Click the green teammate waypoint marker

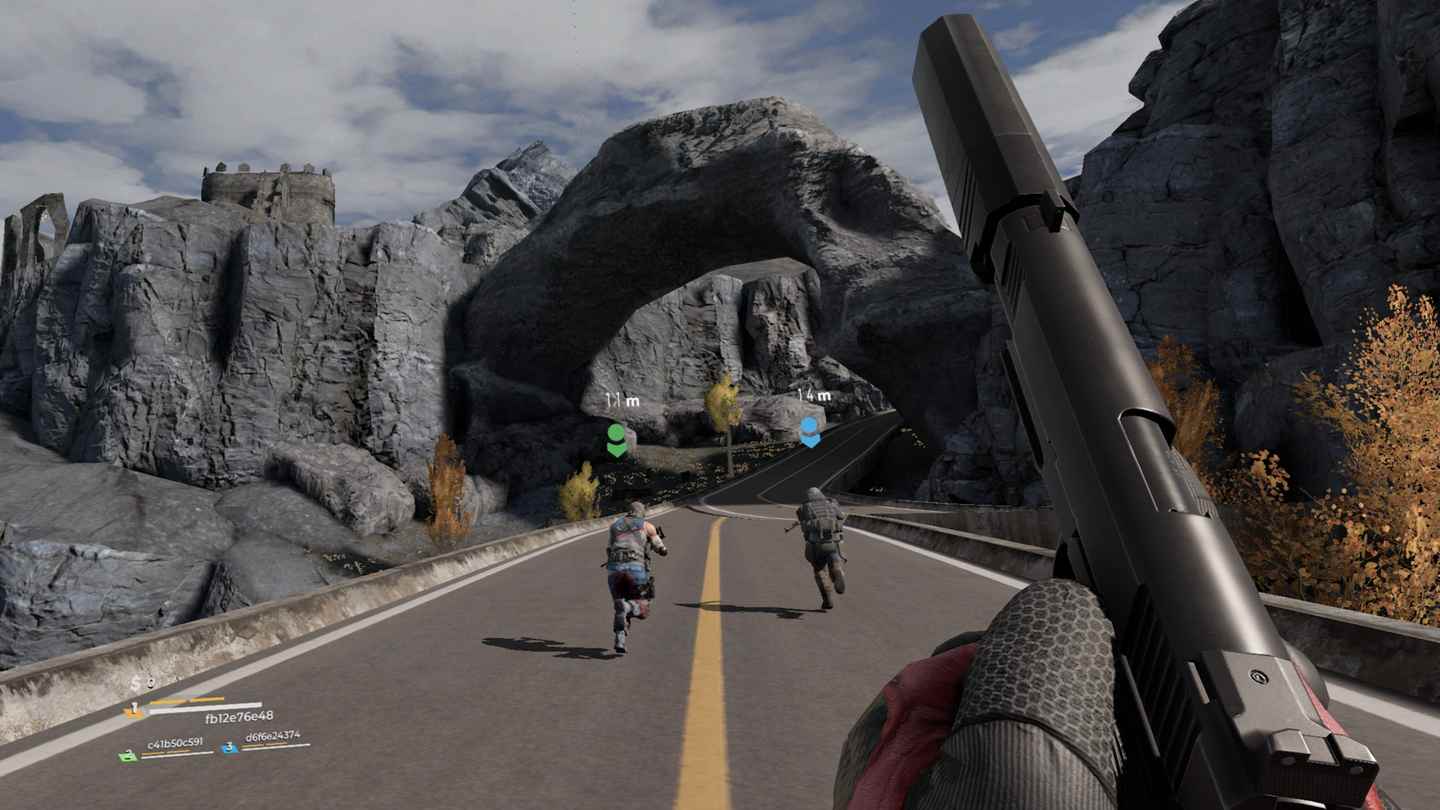[x=617, y=437]
